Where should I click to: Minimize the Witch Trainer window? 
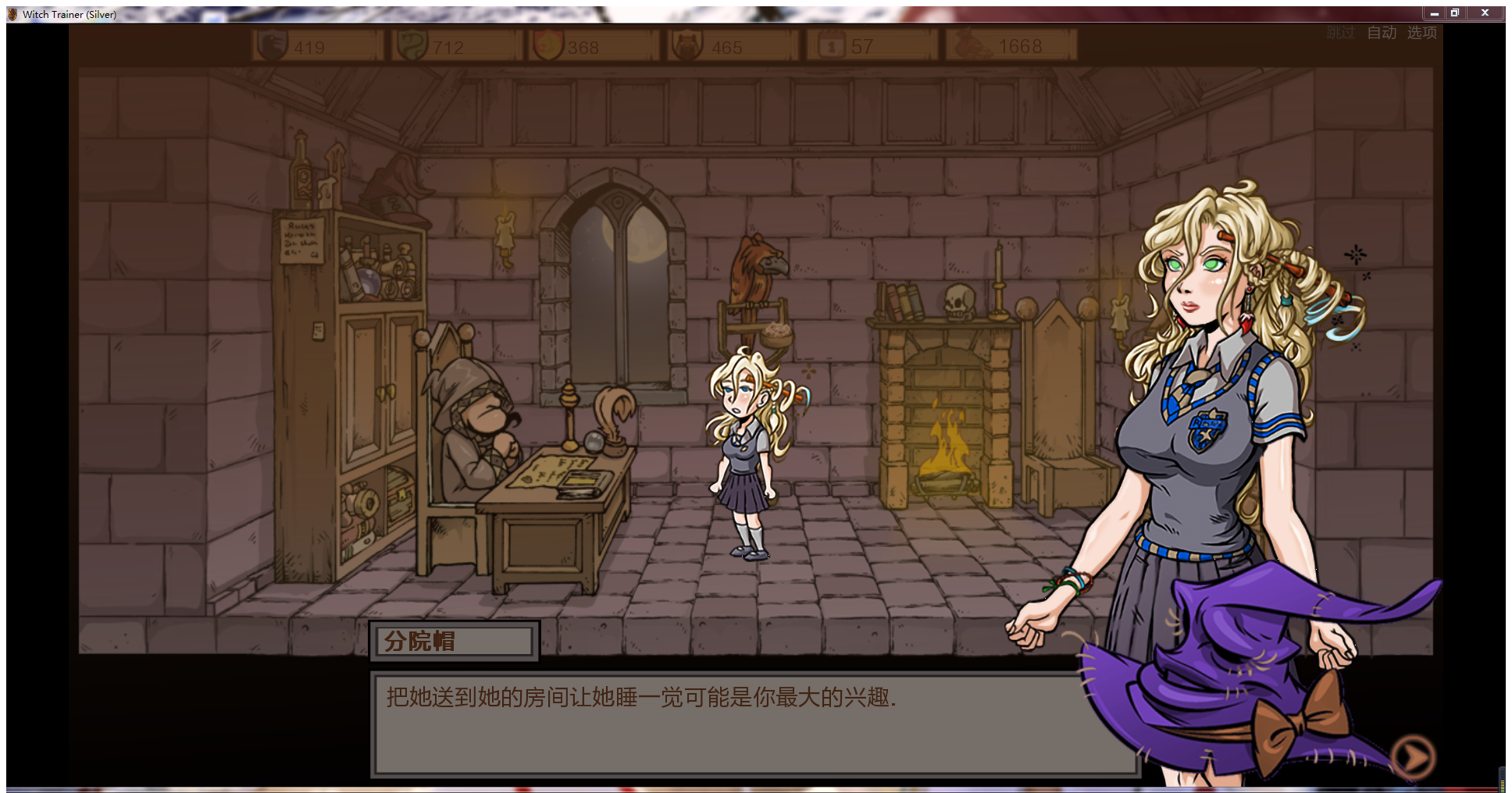coord(1434,13)
